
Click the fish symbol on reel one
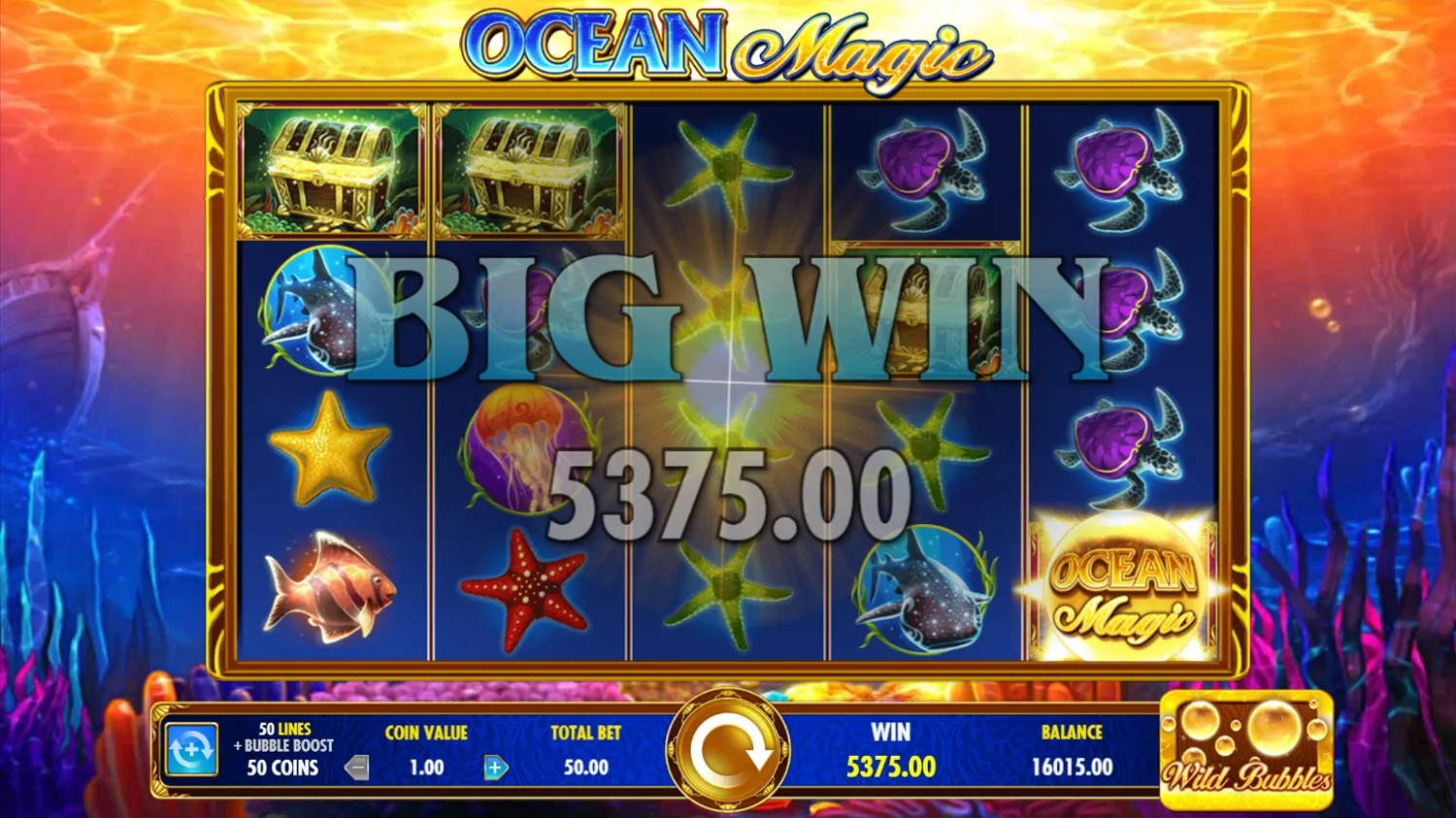(x=330, y=588)
